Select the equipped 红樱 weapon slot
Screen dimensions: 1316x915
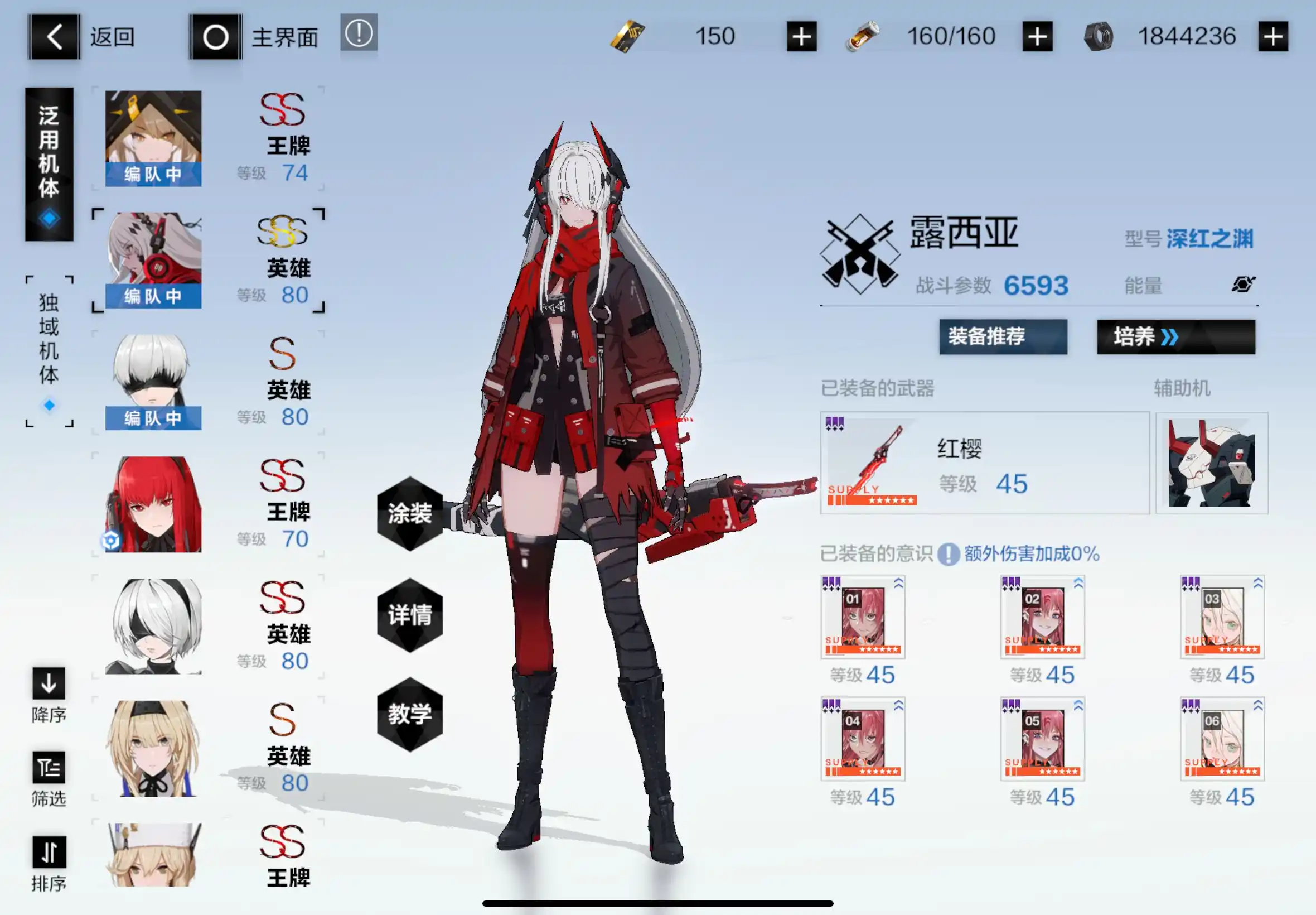pyautogui.click(x=984, y=462)
